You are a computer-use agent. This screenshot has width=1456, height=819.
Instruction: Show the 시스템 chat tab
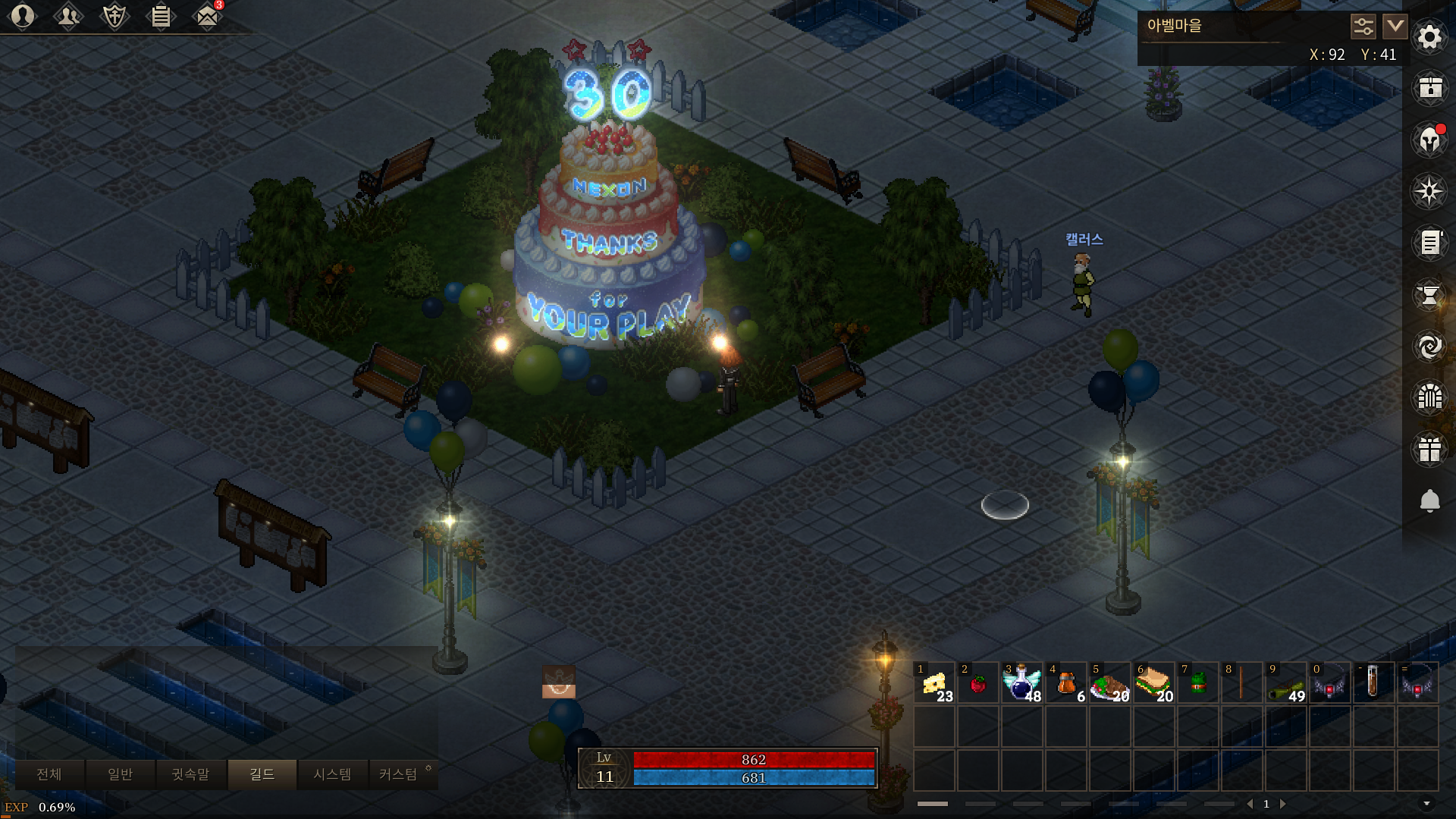332,774
